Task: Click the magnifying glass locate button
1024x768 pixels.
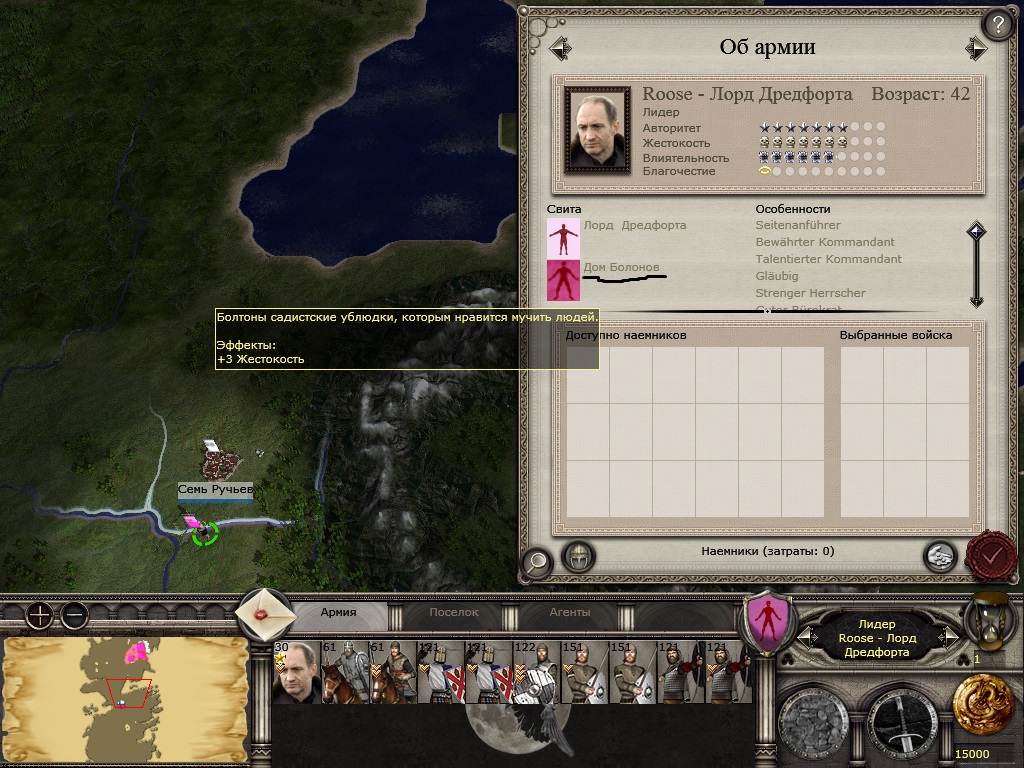Action: coord(537,563)
